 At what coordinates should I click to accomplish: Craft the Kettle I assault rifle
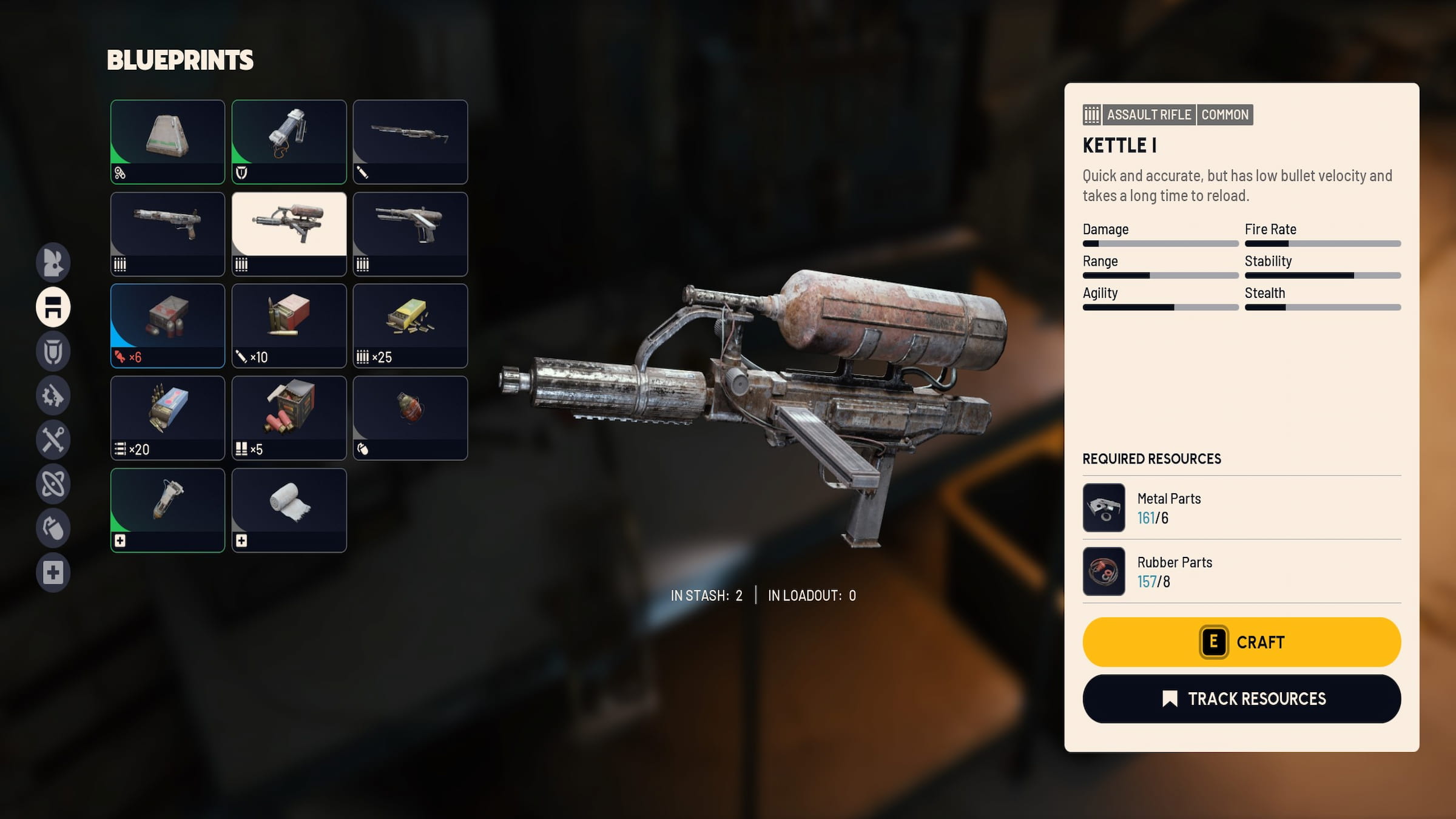point(1241,642)
